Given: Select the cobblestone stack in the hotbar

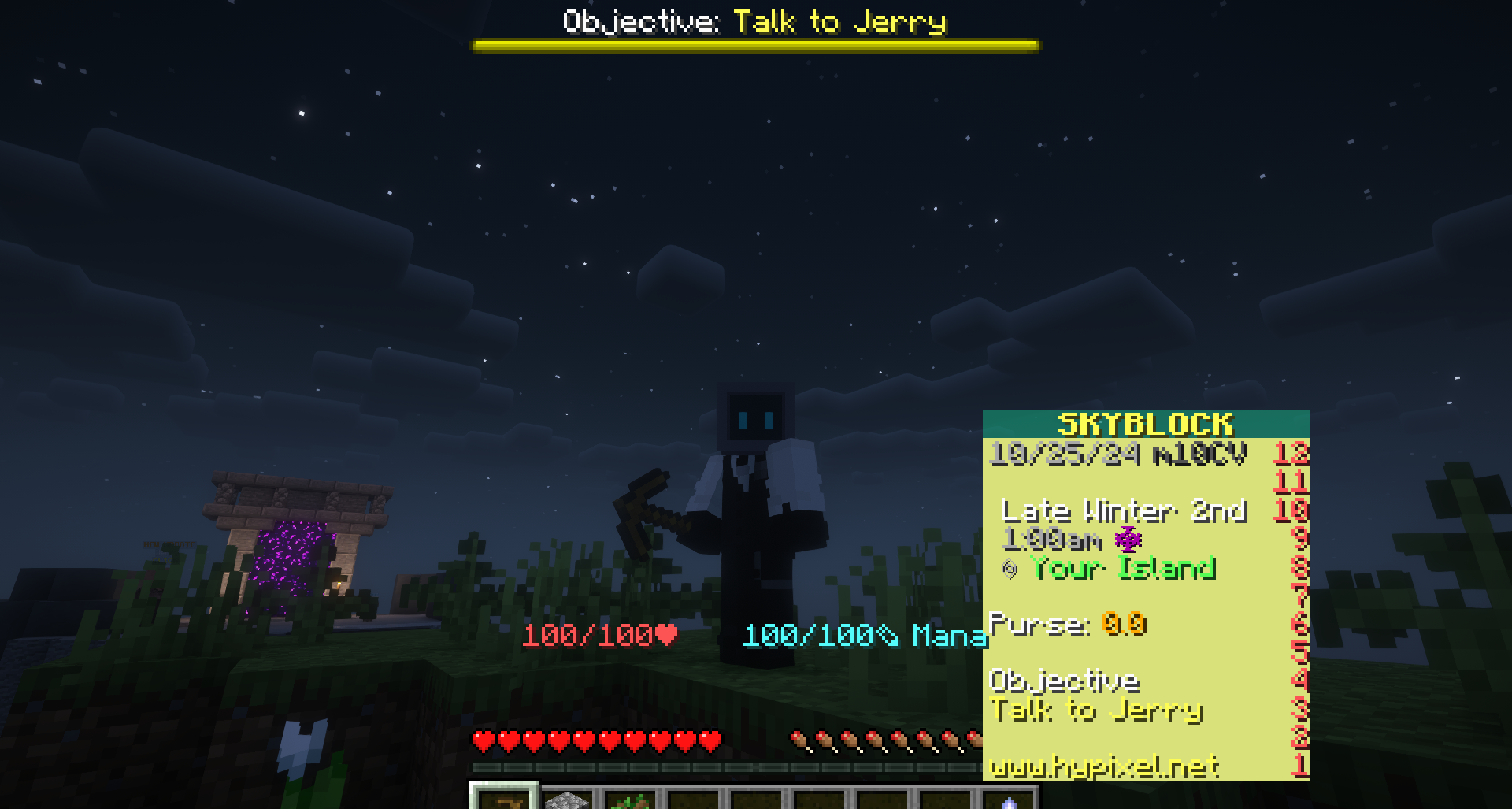Looking at the screenshot, I should [569, 800].
